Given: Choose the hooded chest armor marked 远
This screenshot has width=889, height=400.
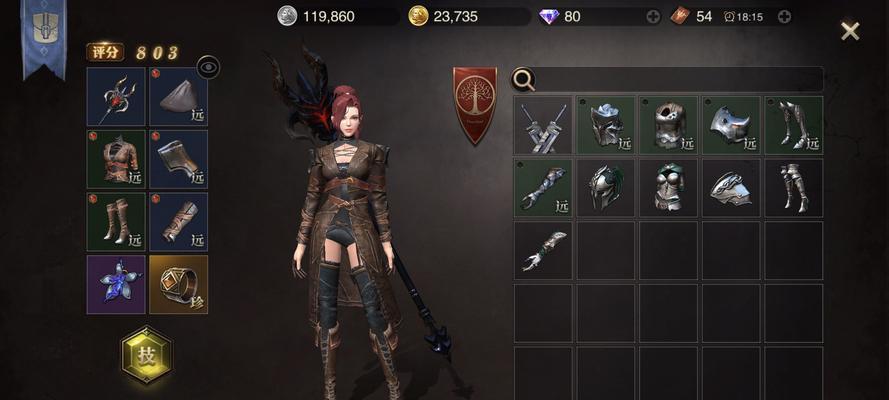Looking at the screenshot, I should [669, 125].
